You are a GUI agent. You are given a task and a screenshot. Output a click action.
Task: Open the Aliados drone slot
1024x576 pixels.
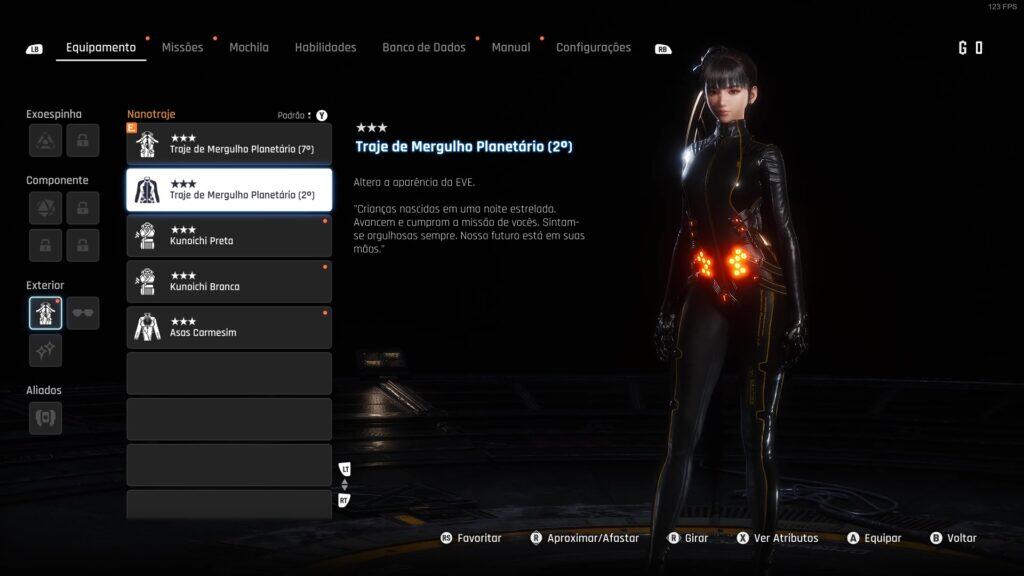coord(45,418)
